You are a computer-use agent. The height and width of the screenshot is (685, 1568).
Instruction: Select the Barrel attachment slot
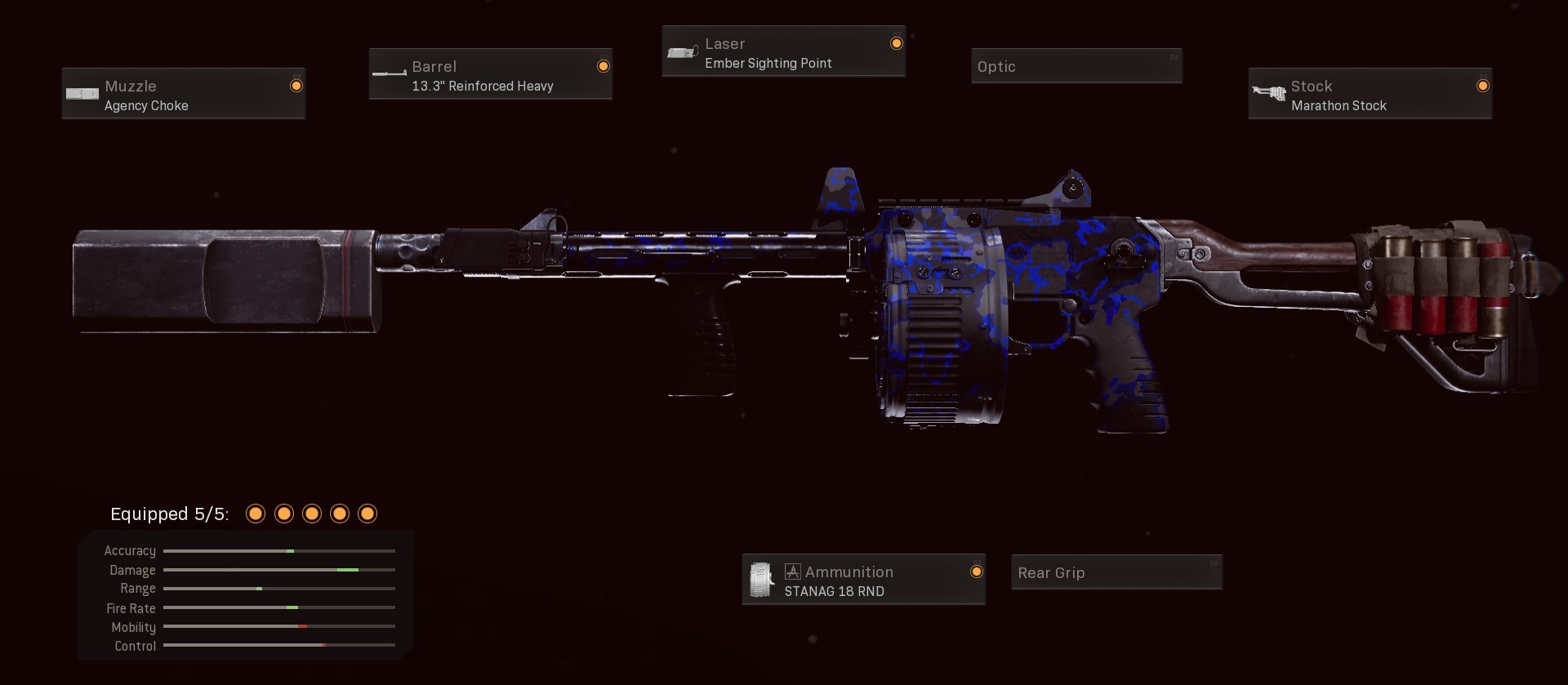[x=490, y=74]
